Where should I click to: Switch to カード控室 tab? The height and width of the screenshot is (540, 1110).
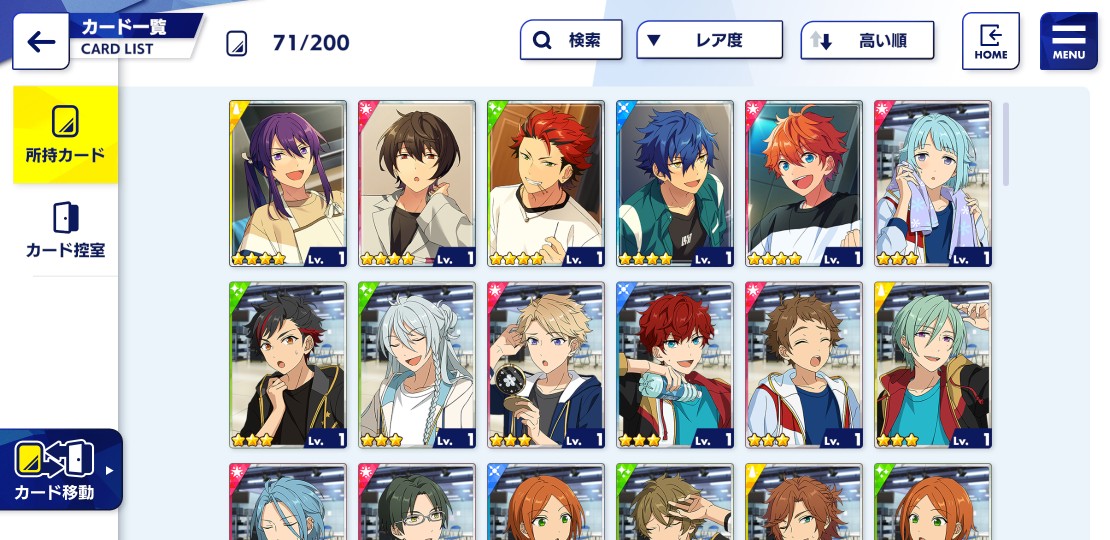(65, 230)
